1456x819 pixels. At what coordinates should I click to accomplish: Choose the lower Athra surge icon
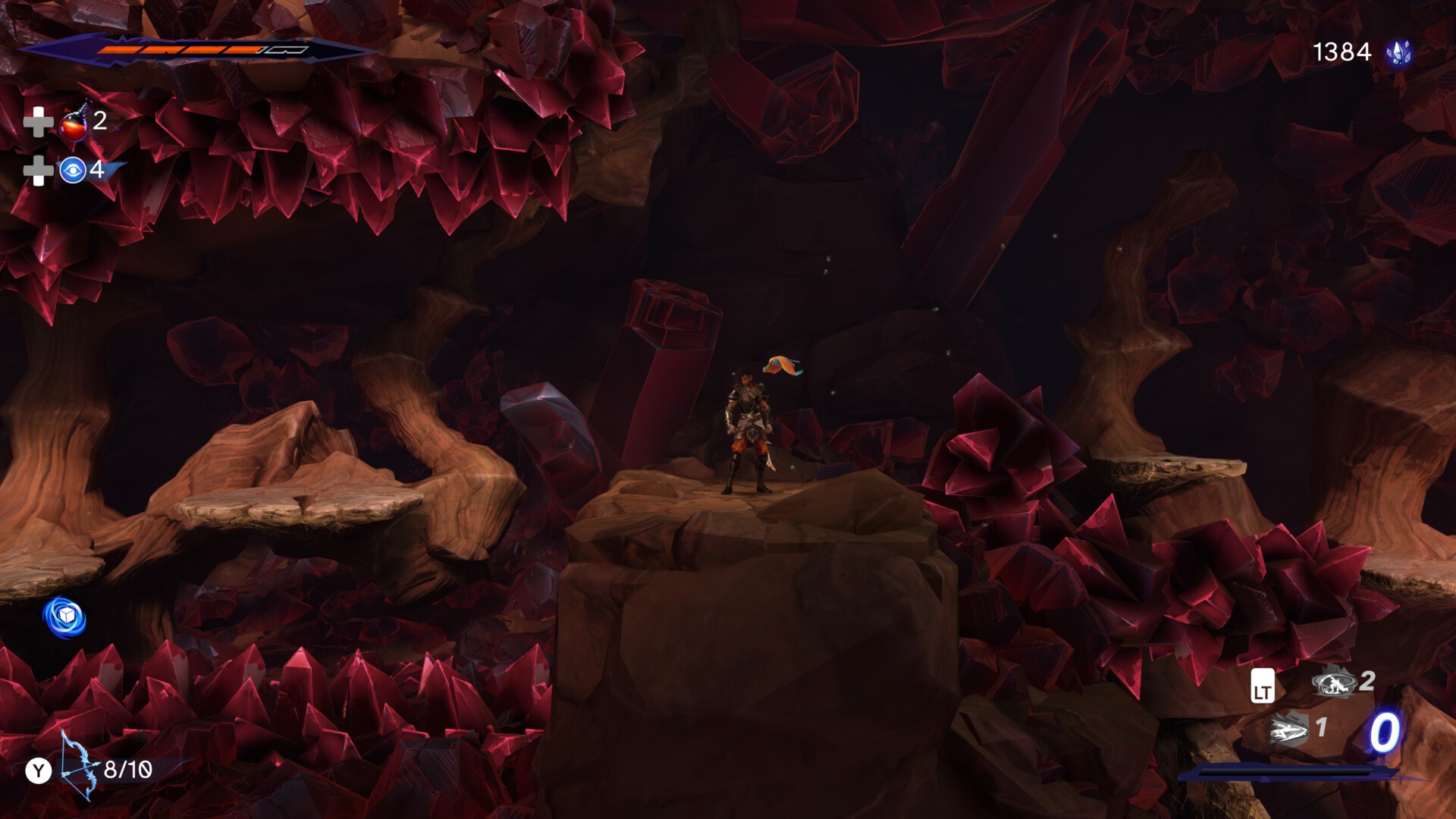tap(1289, 730)
